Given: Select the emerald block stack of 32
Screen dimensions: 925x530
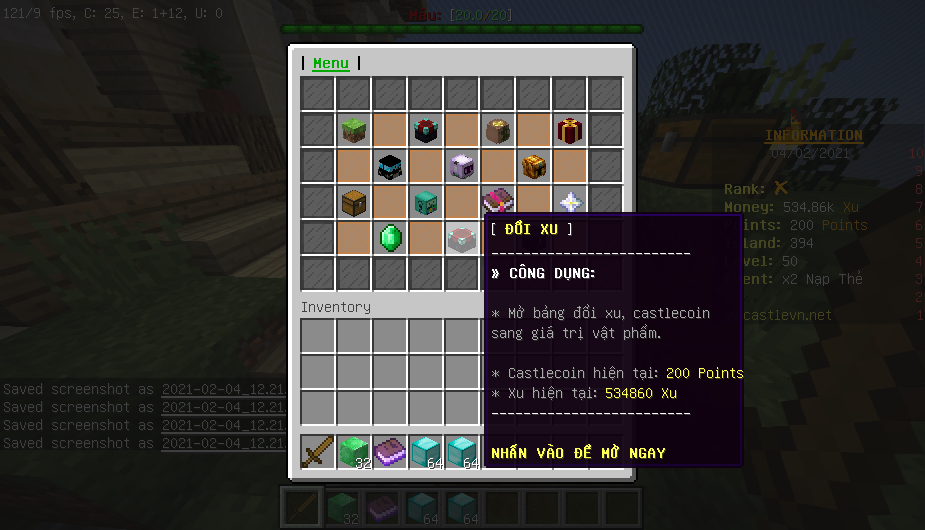Looking at the screenshot, I should pos(354,452).
